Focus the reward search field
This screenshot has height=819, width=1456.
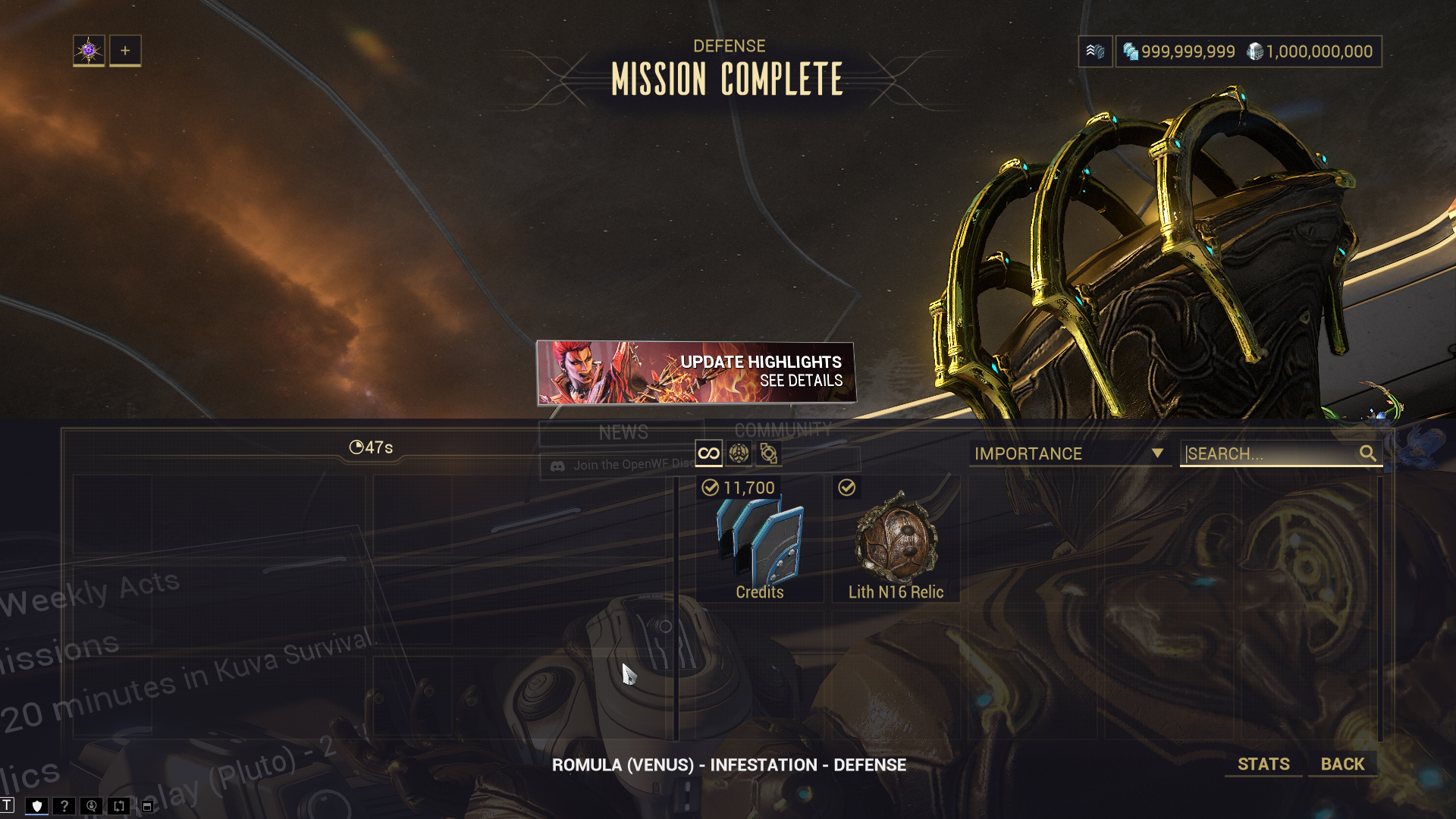pos(1270,453)
